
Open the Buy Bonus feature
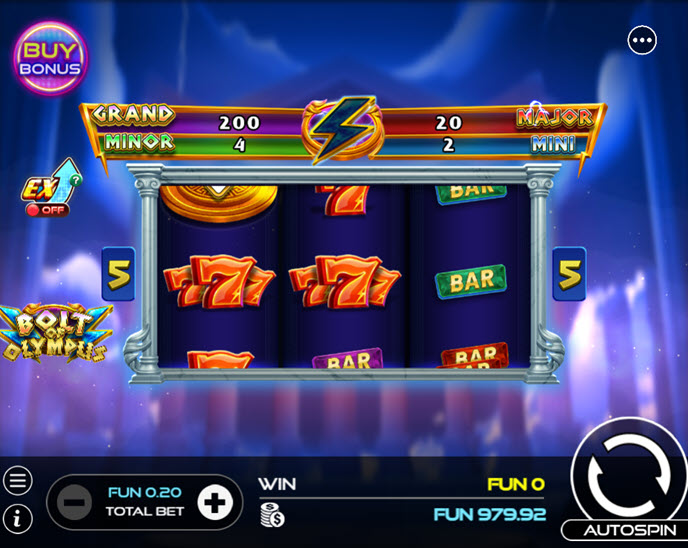50,58
